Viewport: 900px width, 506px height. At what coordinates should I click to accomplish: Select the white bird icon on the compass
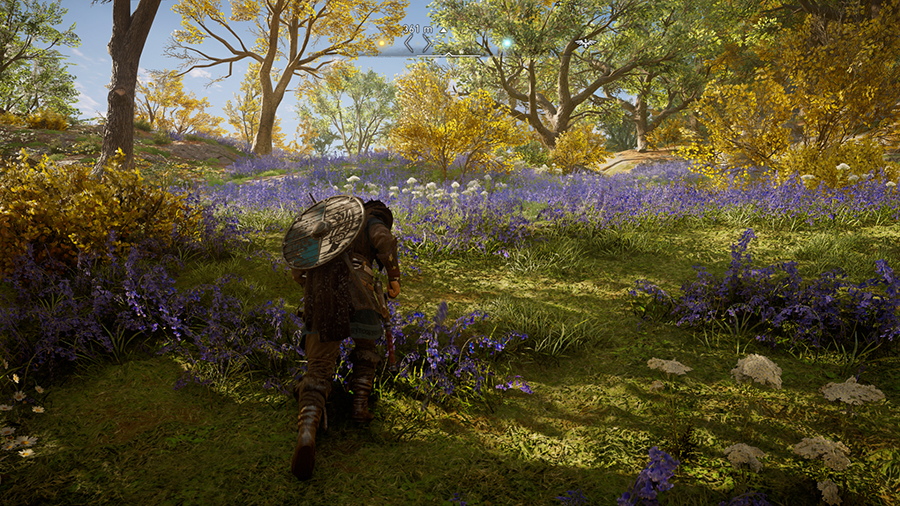tap(586, 44)
